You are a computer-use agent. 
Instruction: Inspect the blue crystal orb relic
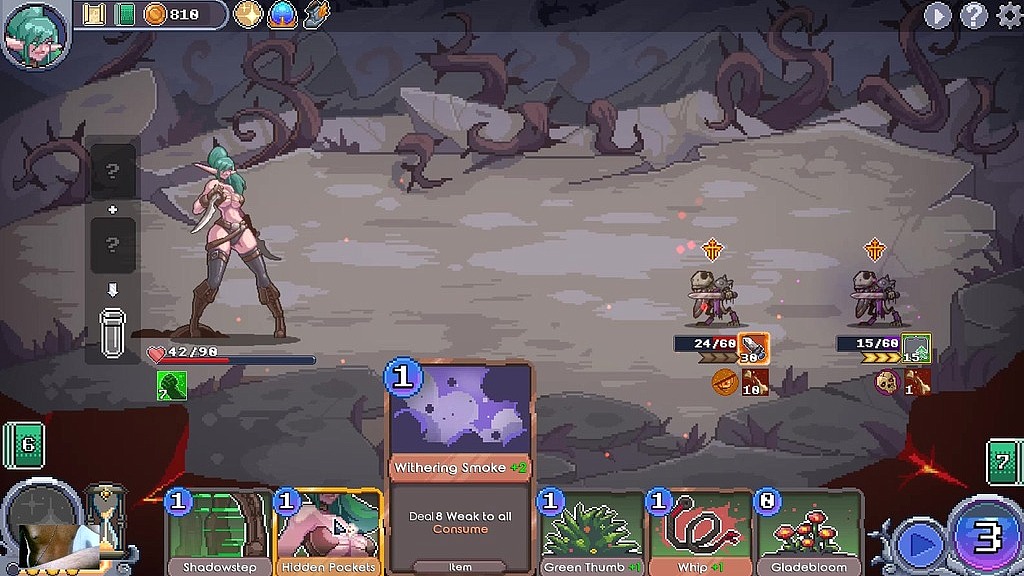[282, 14]
